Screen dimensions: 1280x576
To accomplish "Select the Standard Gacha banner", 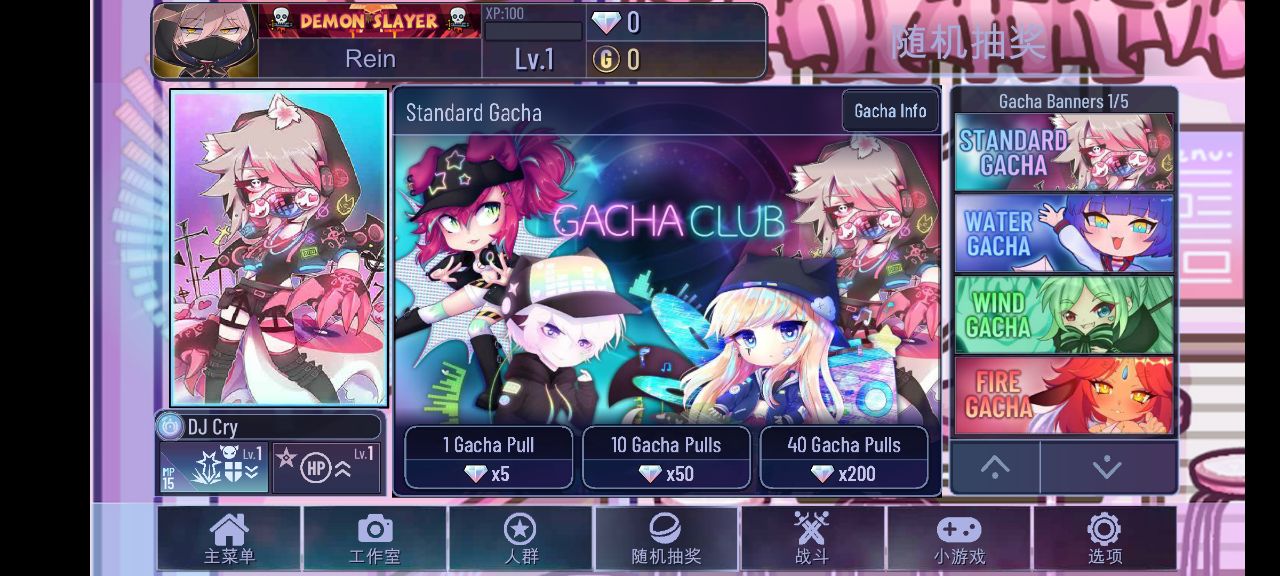I will (1064, 152).
